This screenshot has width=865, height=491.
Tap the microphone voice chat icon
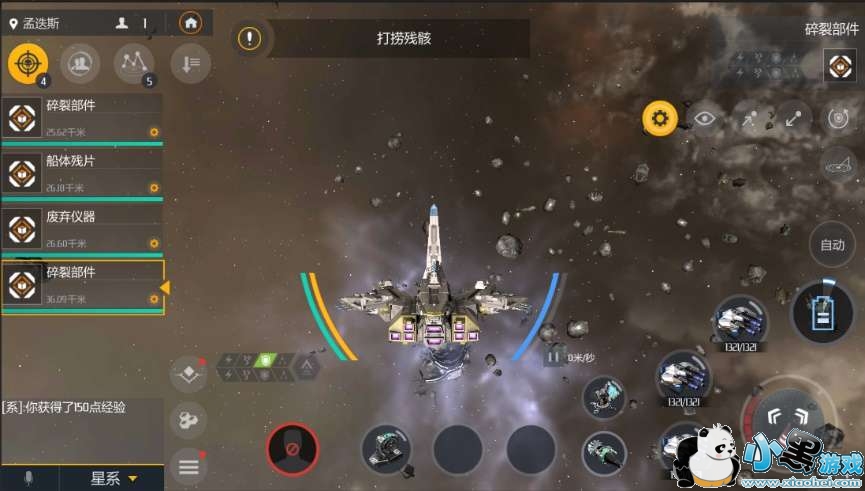tap(28, 478)
